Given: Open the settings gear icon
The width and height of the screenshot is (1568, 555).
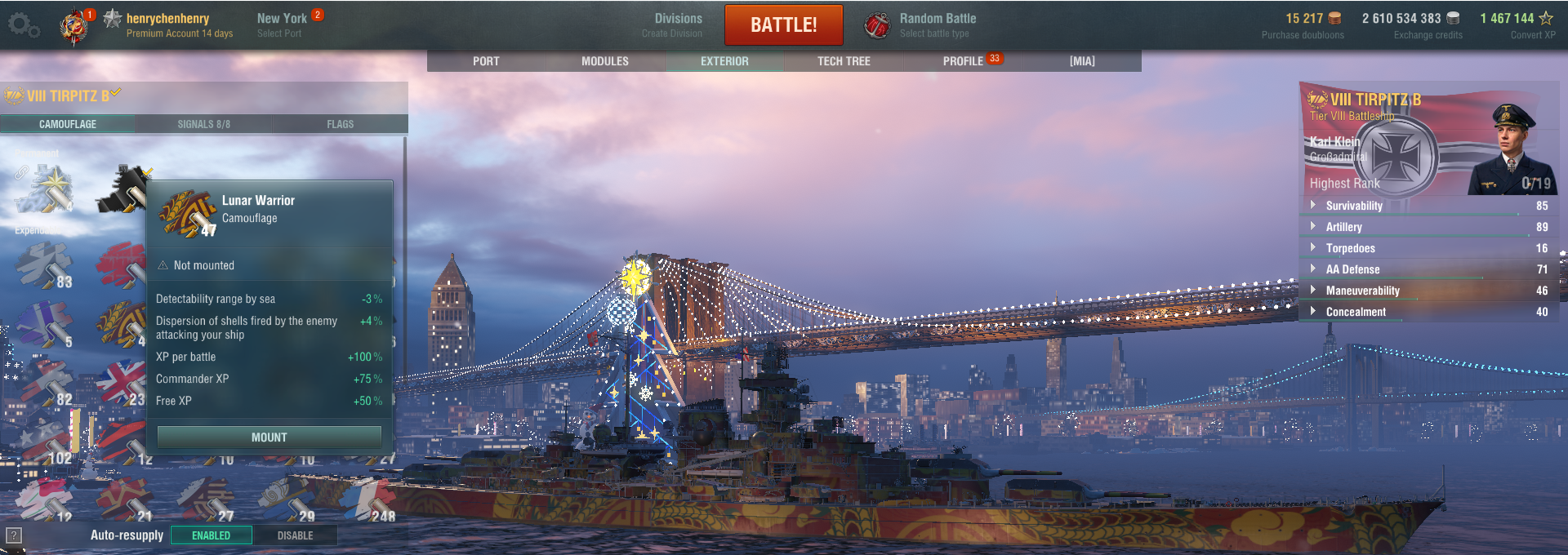Looking at the screenshot, I should coord(22,25).
